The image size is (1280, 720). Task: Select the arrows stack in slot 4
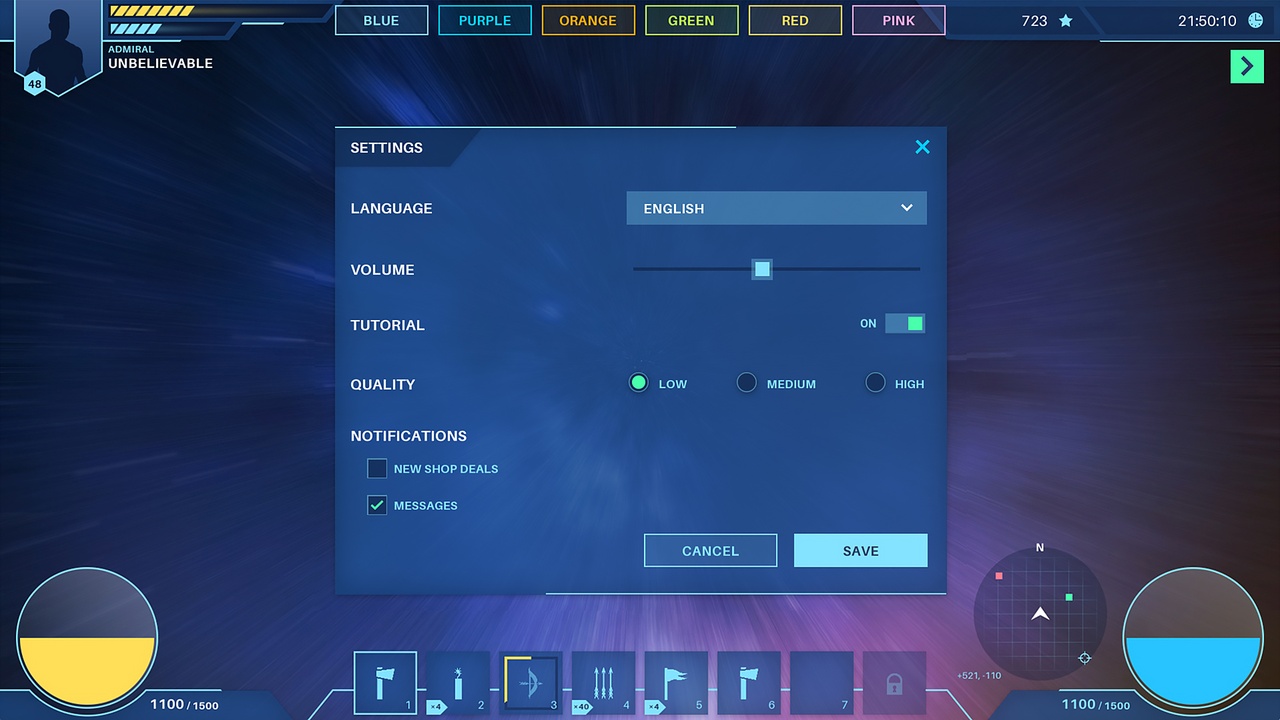[602, 682]
